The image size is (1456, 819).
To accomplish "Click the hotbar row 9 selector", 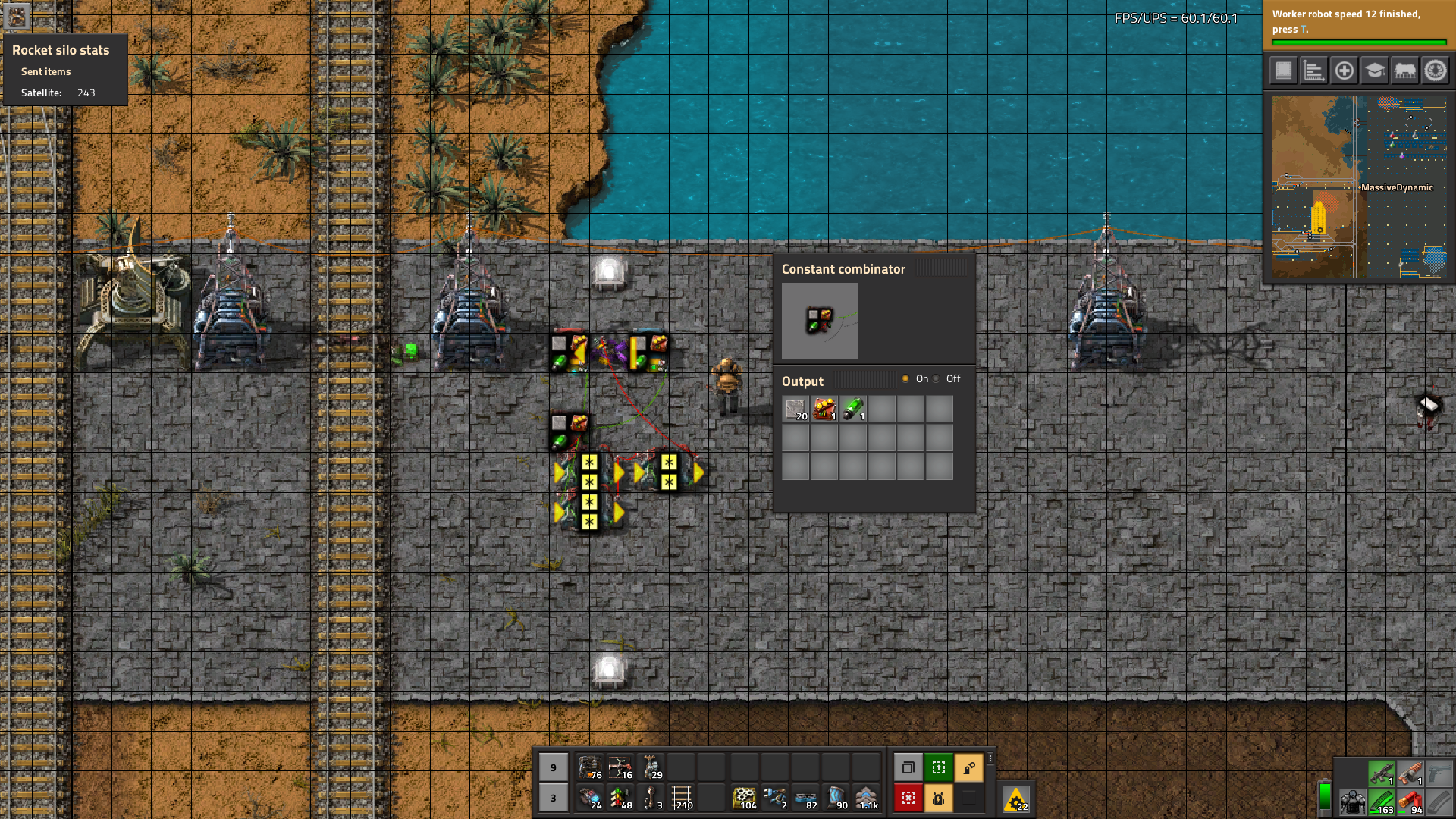I will click(x=554, y=767).
